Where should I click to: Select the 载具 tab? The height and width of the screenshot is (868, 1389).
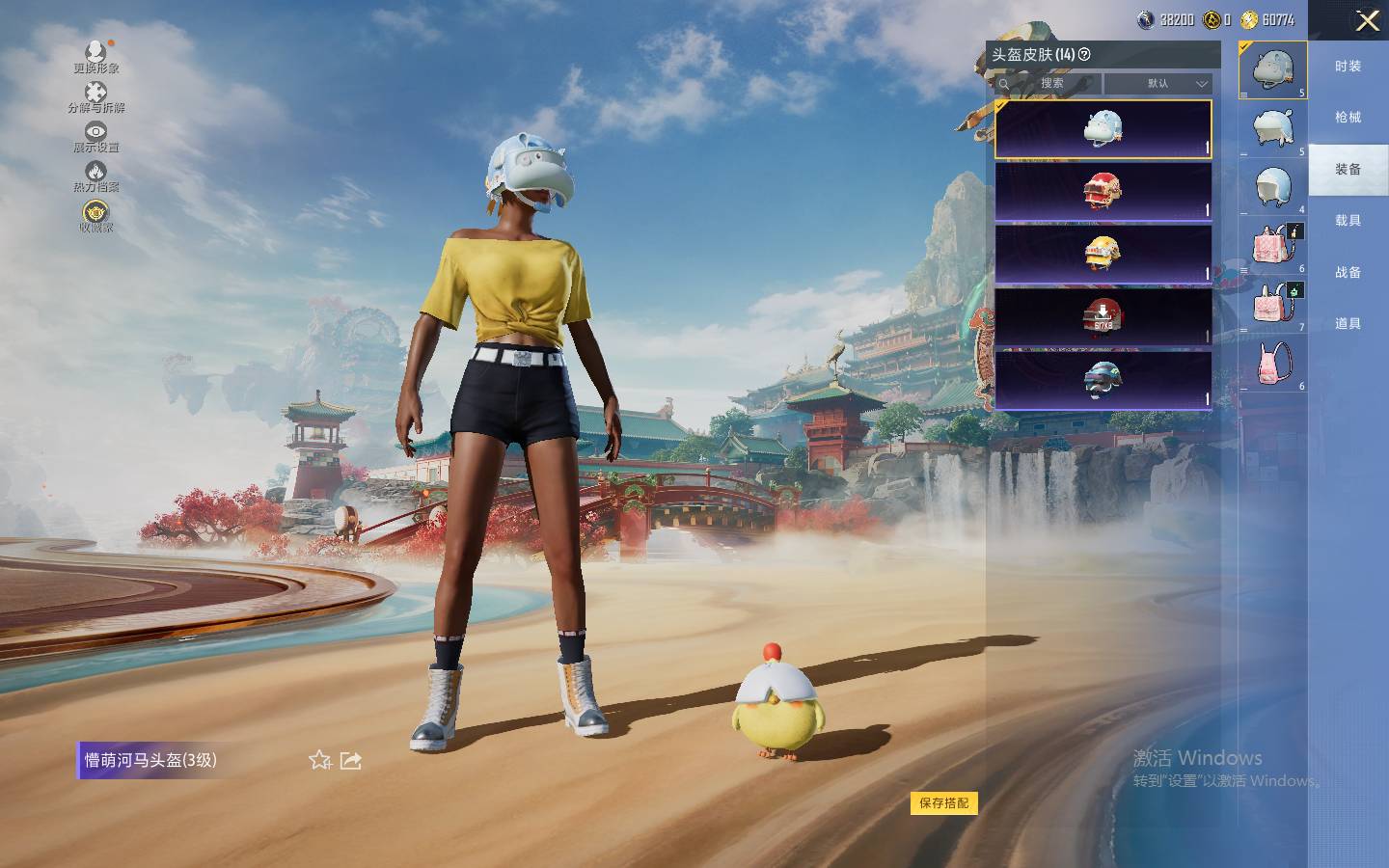point(1348,221)
